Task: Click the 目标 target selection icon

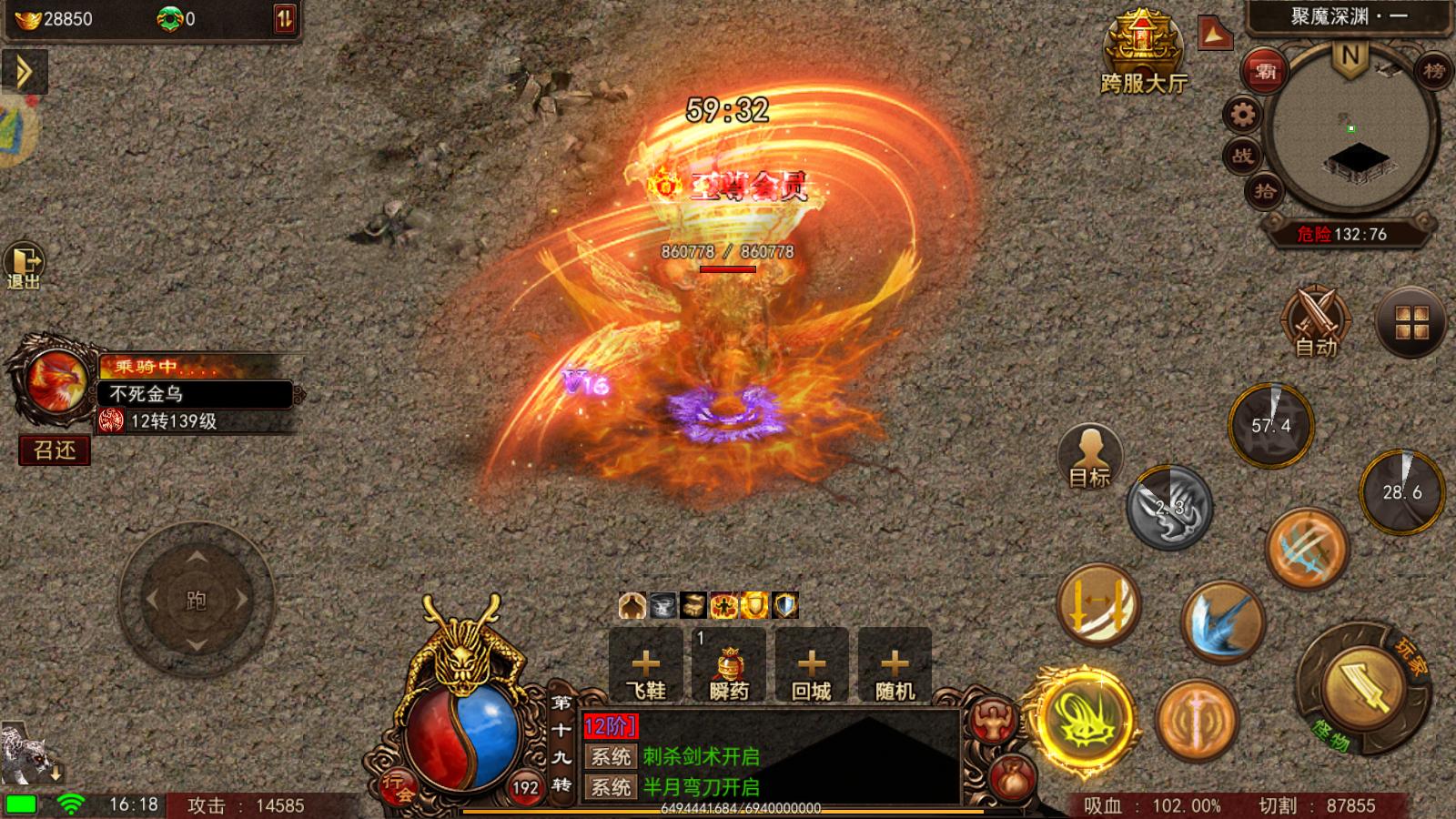Action: click(x=1089, y=455)
